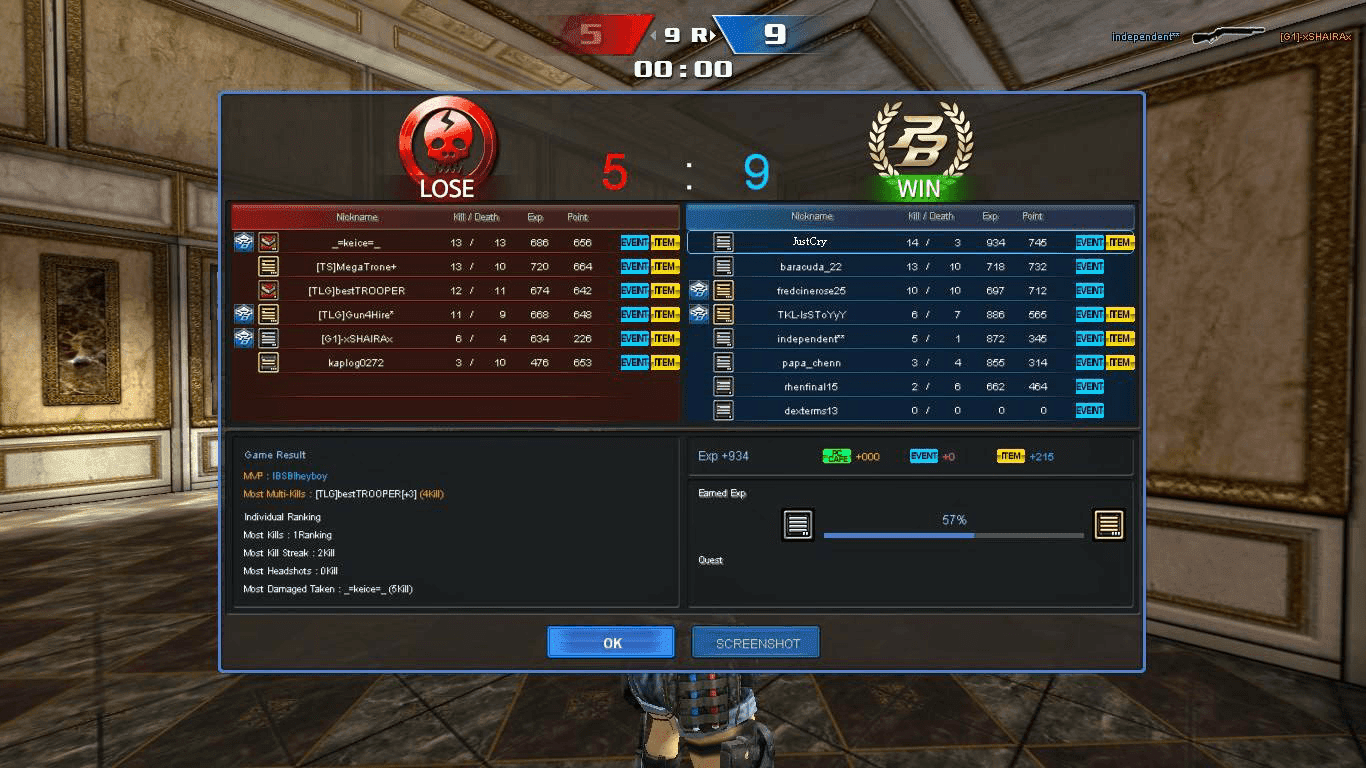This screenshot has height=768, width=1366.
Task: Open the Game Result section header
Action: click(x=275, y=454)
